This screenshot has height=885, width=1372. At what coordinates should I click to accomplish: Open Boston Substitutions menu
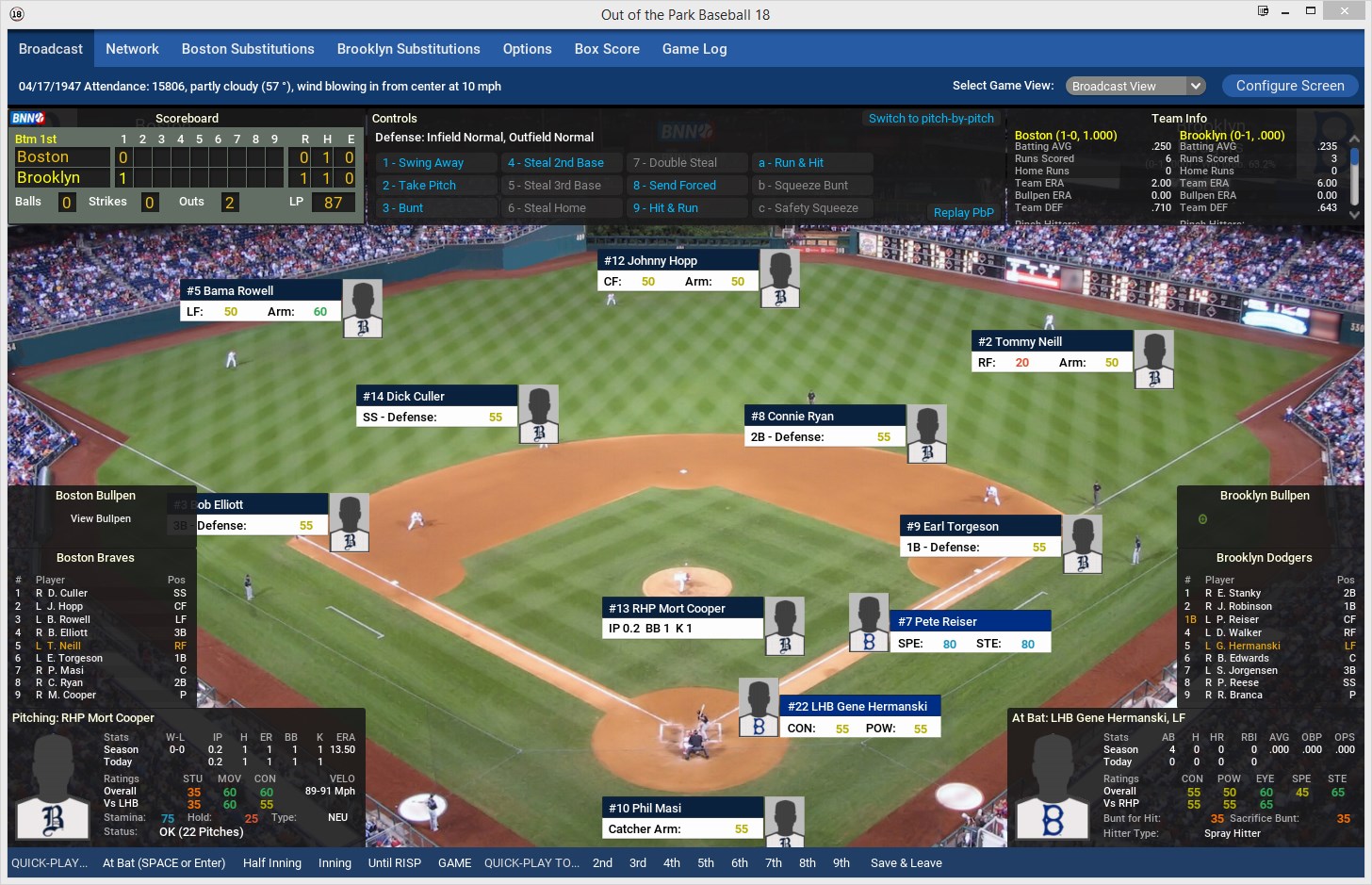tap(248, 49)
